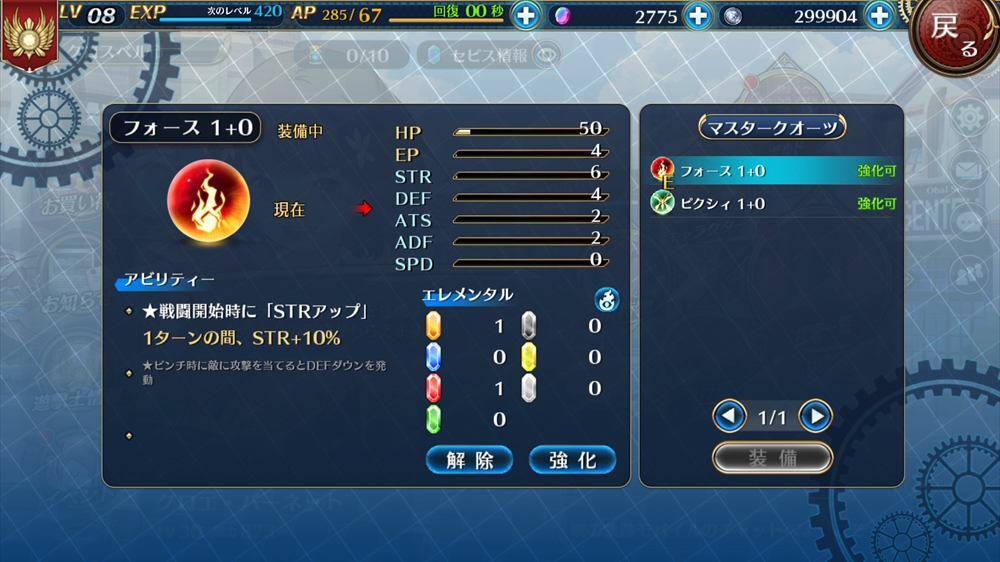Click the フォース fire orb icon
Image resolution: width=1000 pixels, height=562 pixels.
click(208, 203)
